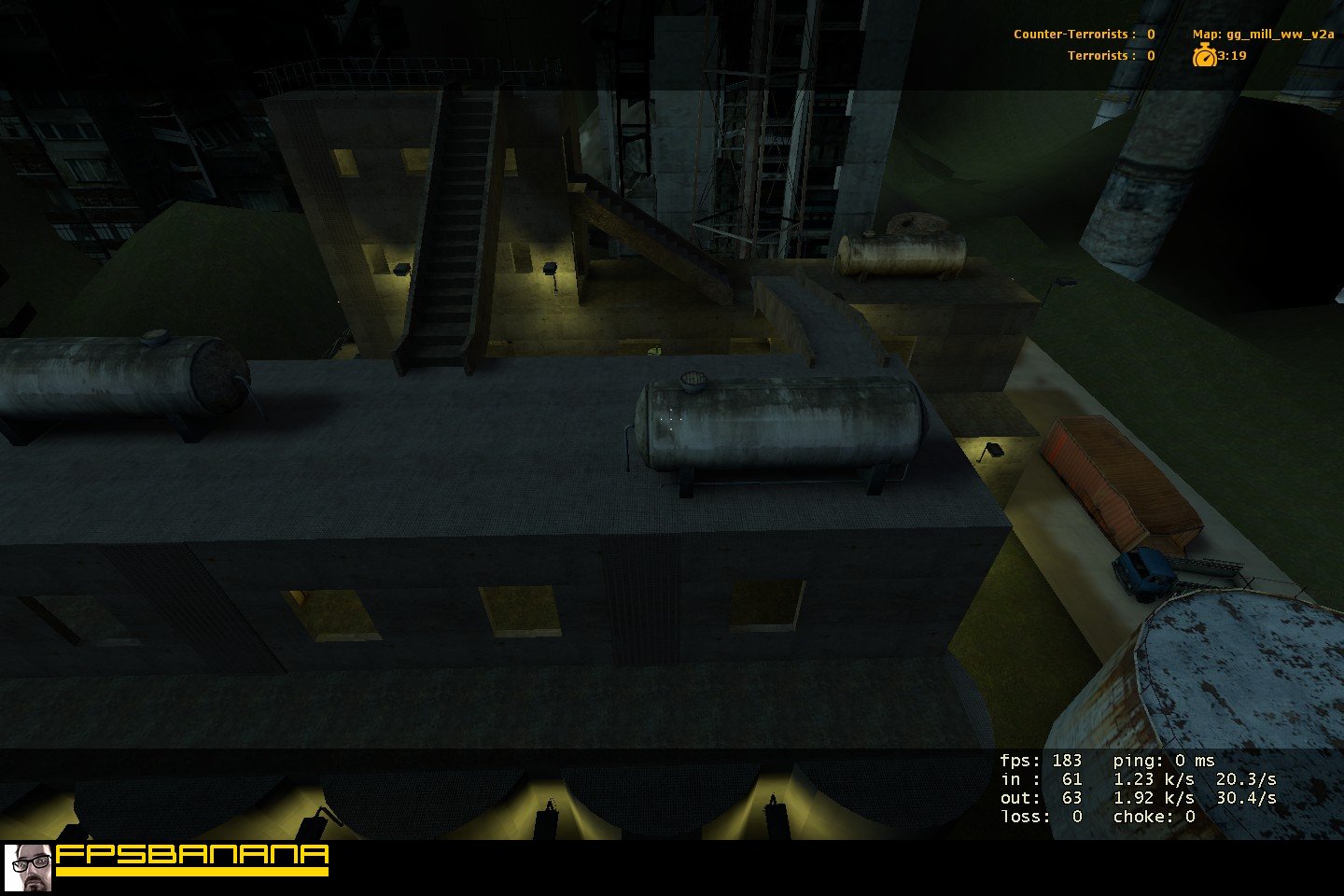Viewport: 1344px width, 896px height.
Task: Select the "in : 61" network stat
Action: pos(1043,778)
